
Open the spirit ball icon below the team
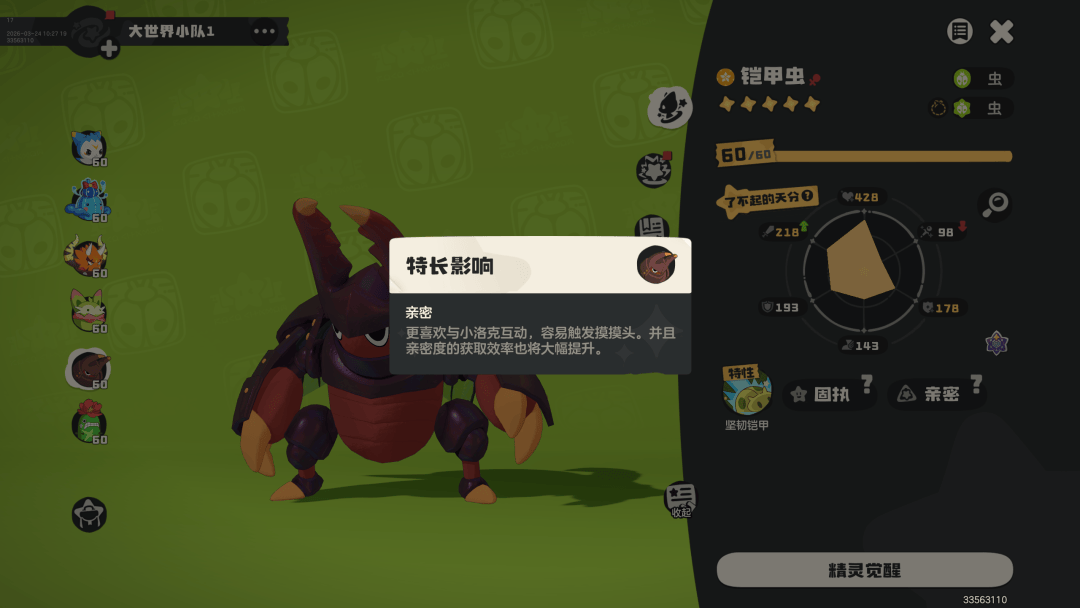tap(89, 514)
